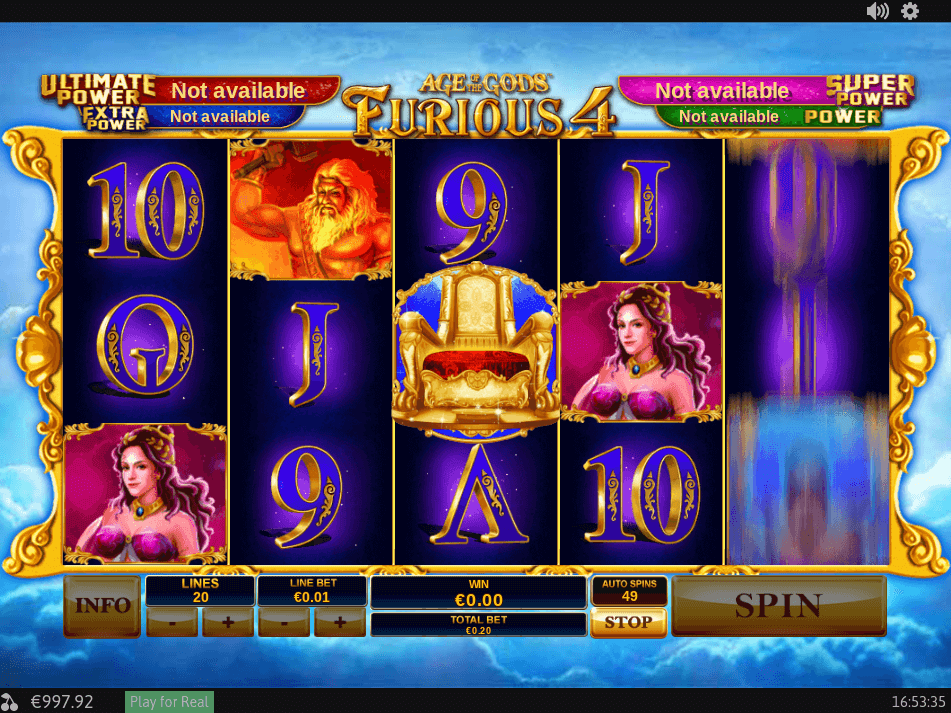This screenshot has width=951, height=713.
Task: Open settings via the gear icon
Action: point(910,11)
